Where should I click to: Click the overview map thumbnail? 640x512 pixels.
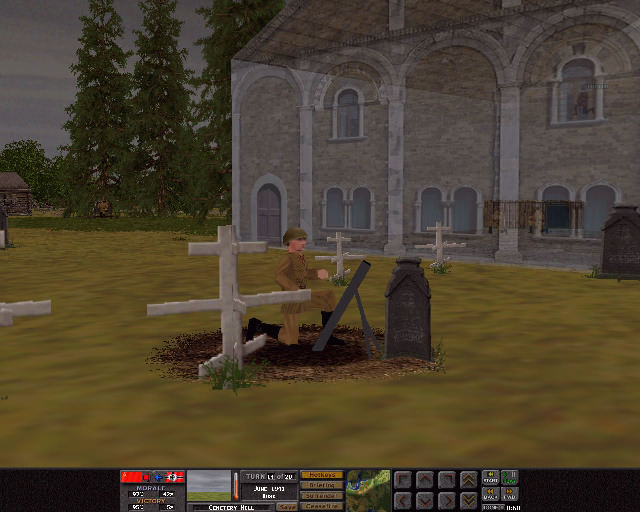coord(368,489)
